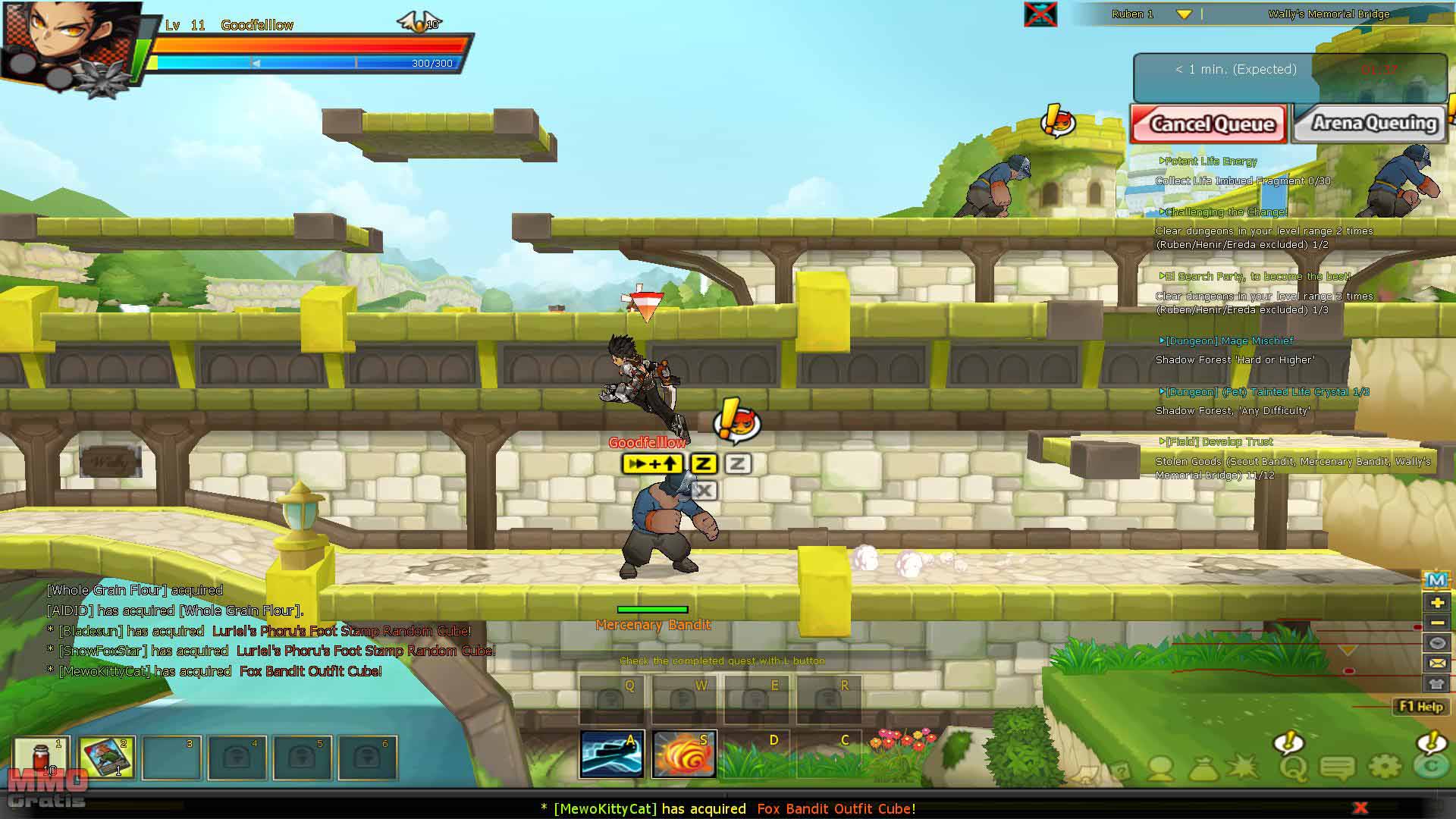Open the settings gear icon
This screenshot has height=819, width=1456.
(x=1385, y=768)
